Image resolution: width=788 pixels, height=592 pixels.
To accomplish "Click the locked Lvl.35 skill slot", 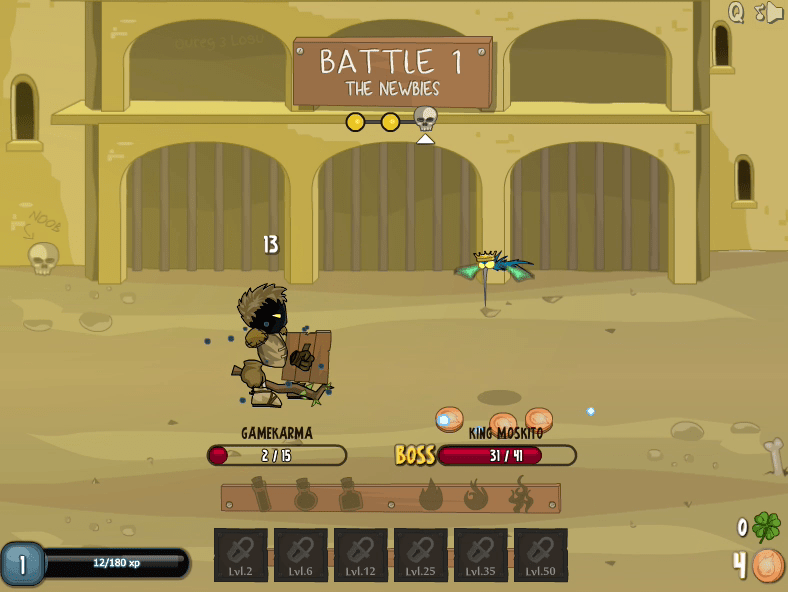I will 481,555.
